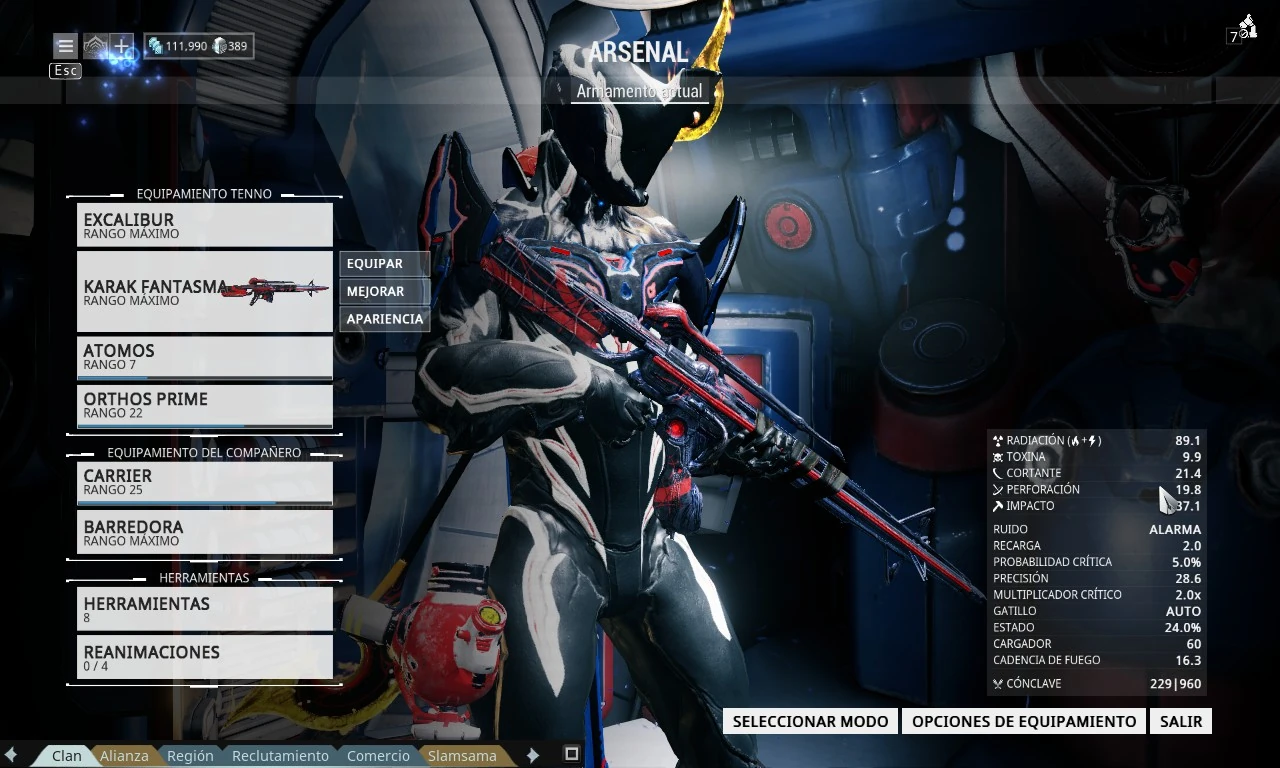Click the Equipar button
Image resolution: width=1280 pixels, height=768 pixels.
pos(384,264)
